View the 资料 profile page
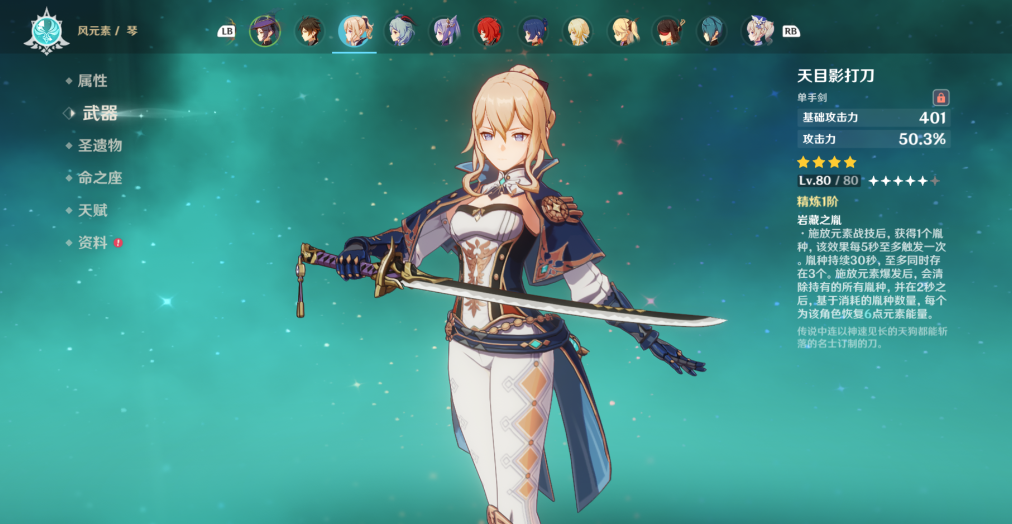This screenshot has width=1012, height=524. click(x=92, y=243)
